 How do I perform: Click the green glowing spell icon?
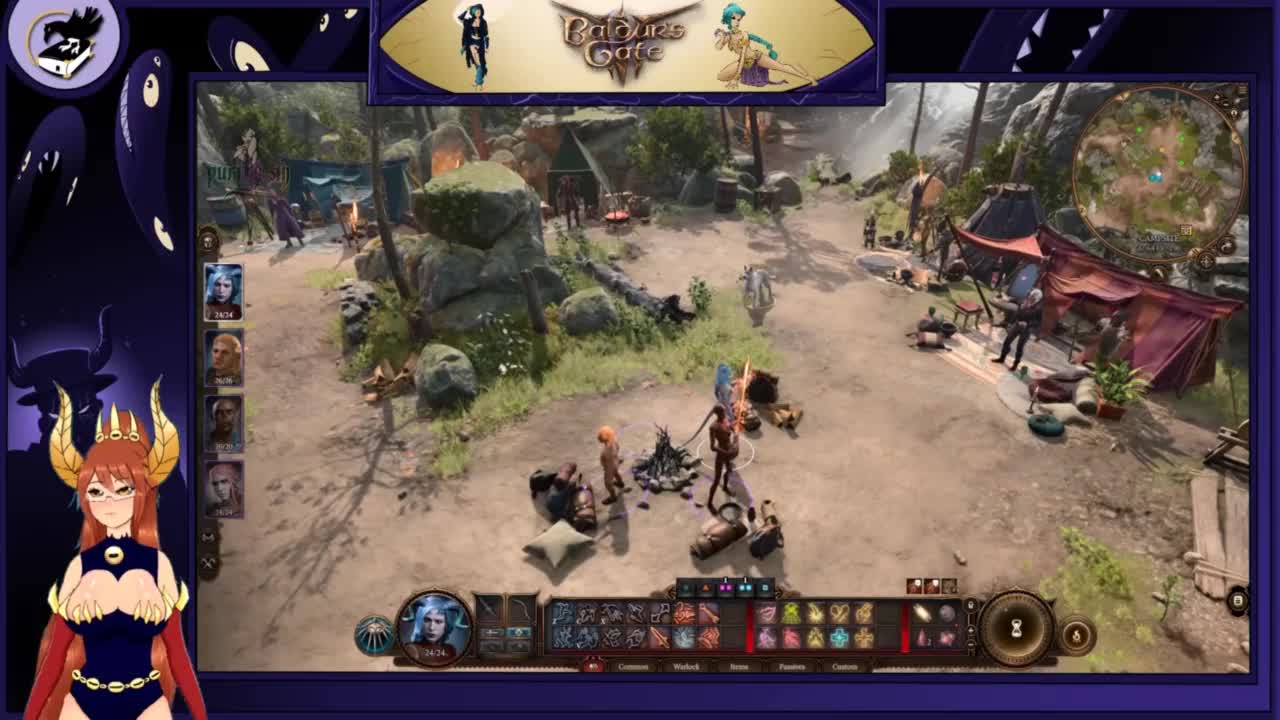(792, 613)
